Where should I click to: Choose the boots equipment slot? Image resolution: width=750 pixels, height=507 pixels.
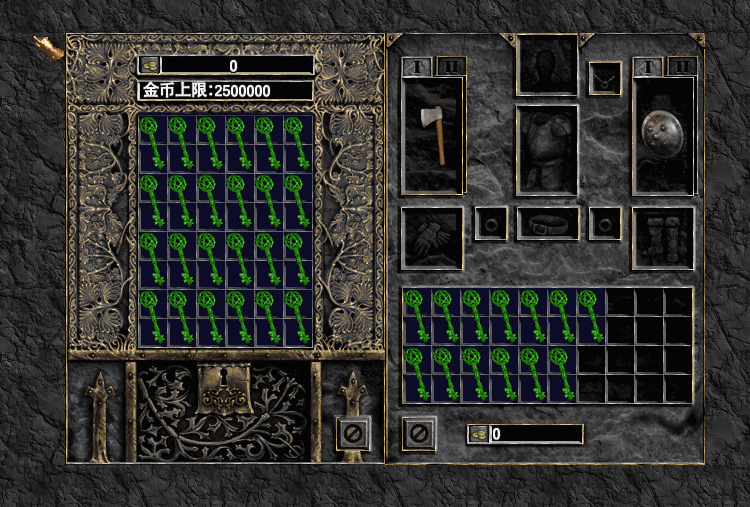663,238
